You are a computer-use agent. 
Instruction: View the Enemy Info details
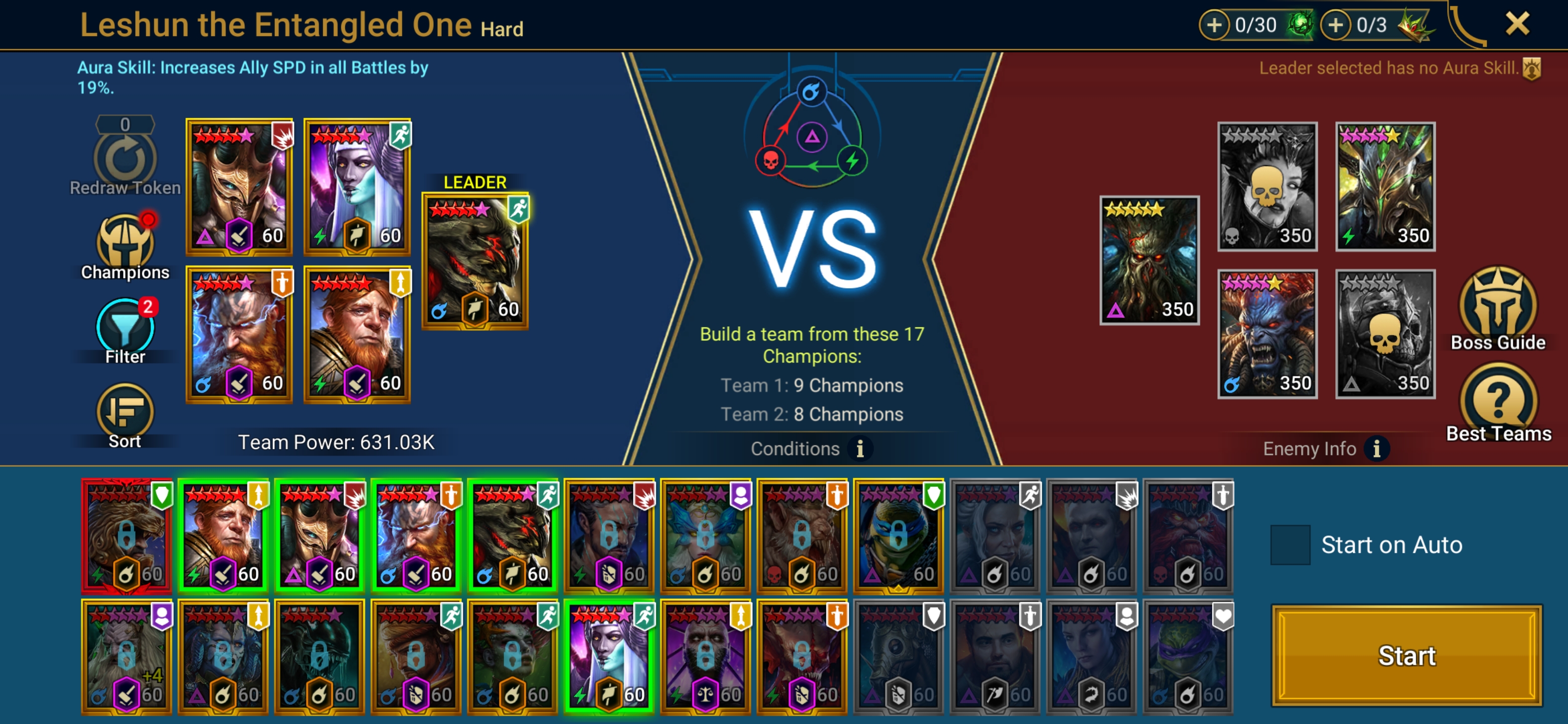1376,449
